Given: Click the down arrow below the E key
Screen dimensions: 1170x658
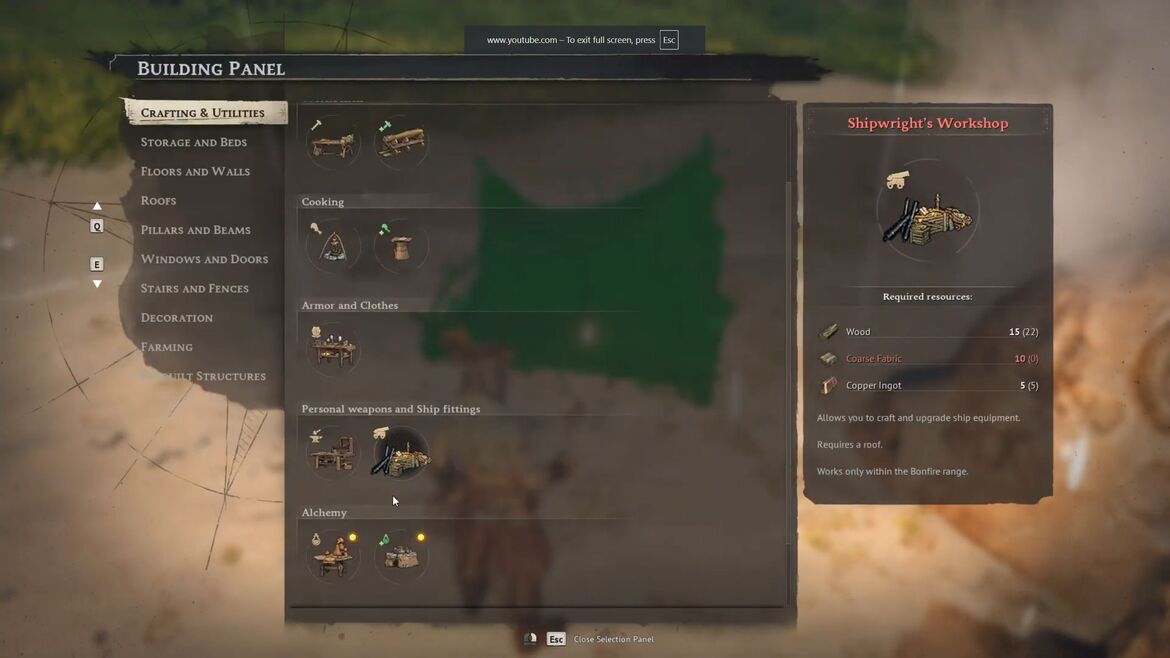Looking at the screenshot, I should [x=97, y=284].
